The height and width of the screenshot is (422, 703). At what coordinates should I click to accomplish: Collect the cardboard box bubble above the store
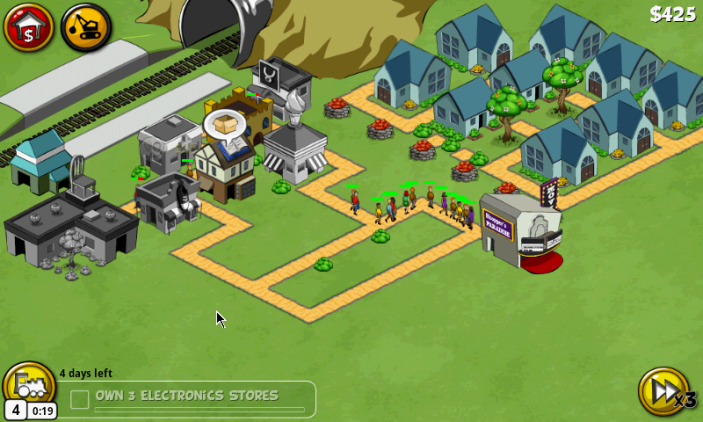pos(225,125)
